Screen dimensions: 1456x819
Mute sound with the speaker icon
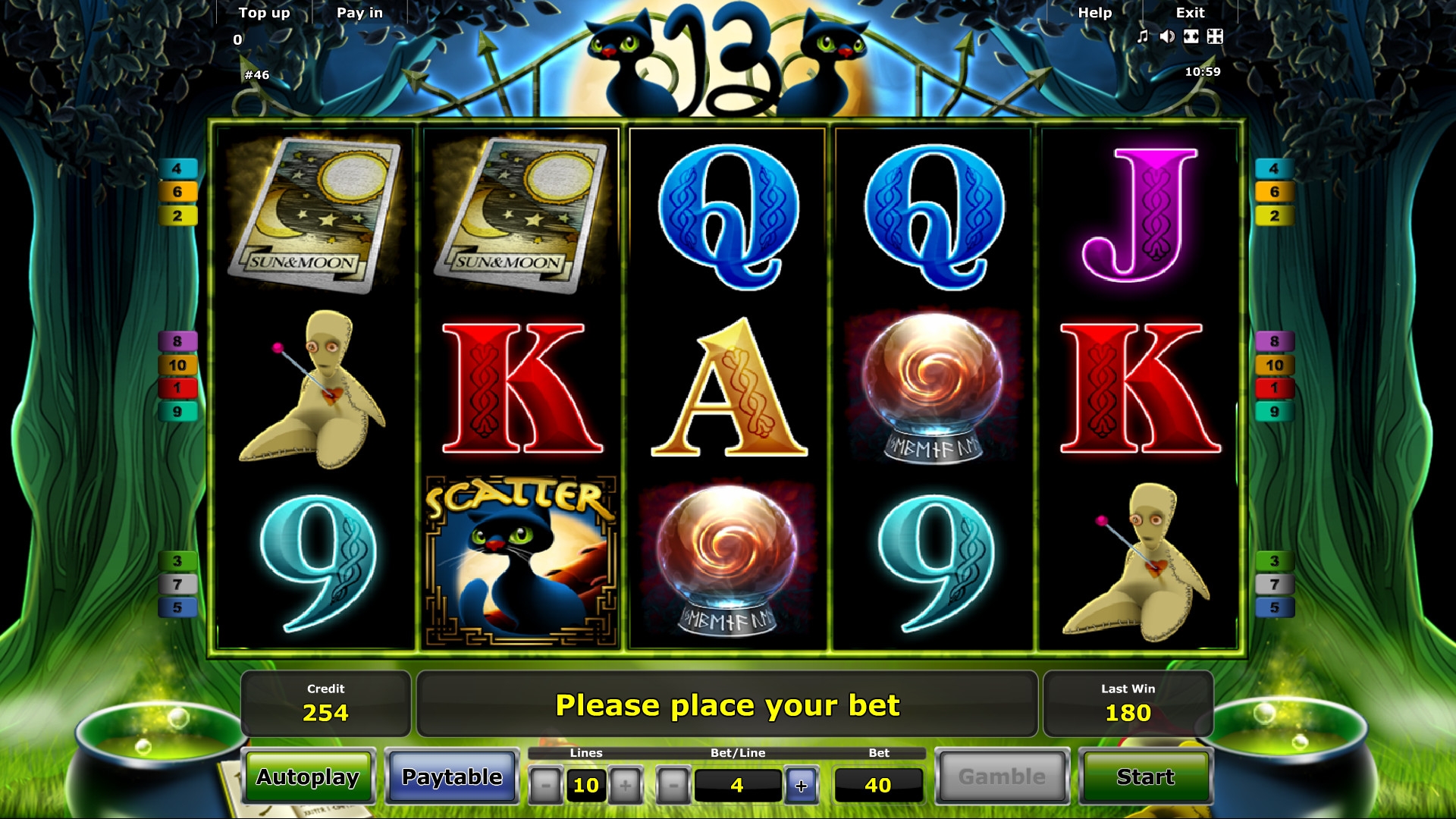pyautogui.click(x=1167, y=36)
